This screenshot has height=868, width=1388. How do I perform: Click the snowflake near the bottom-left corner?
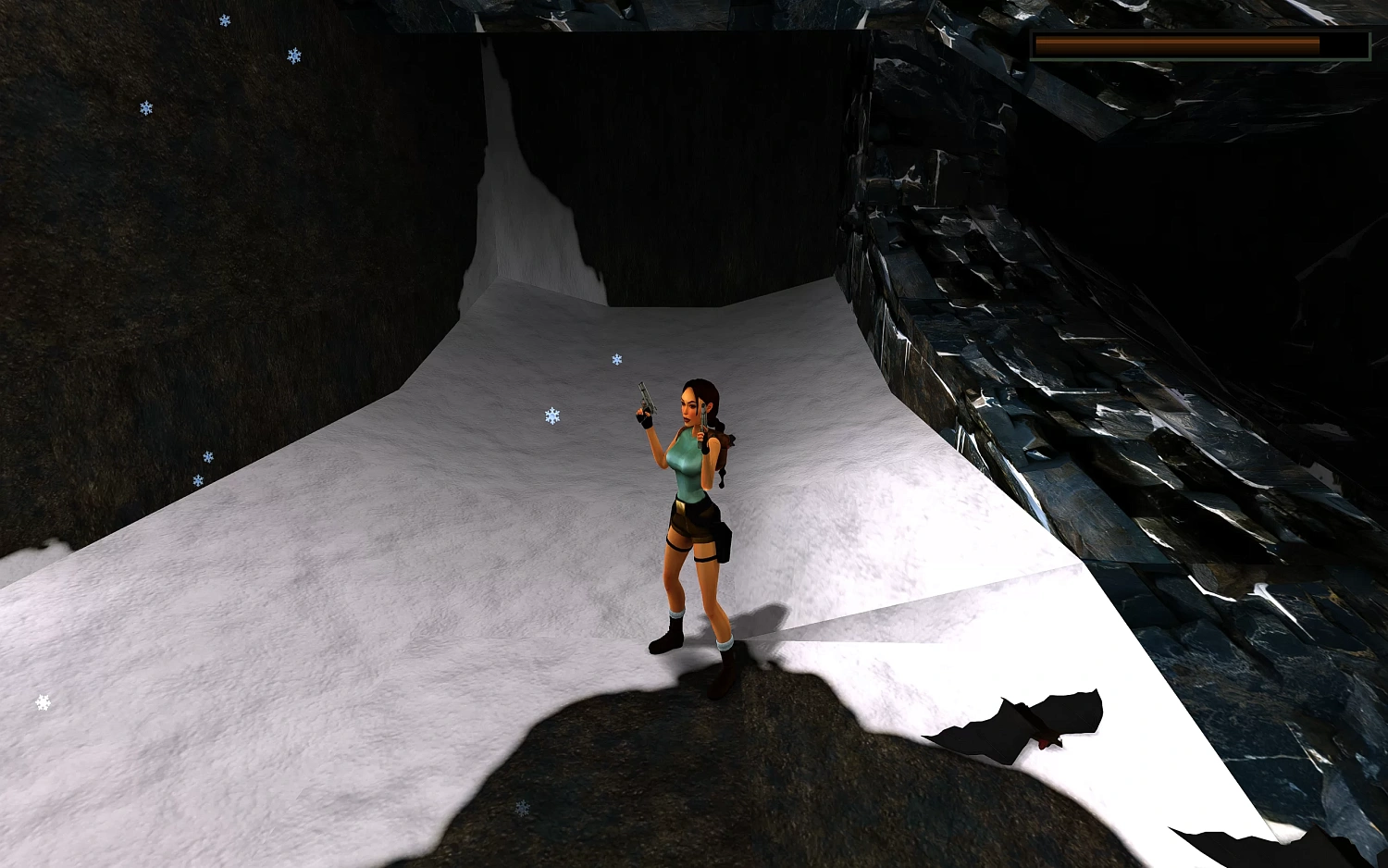(x=41, y=701)
